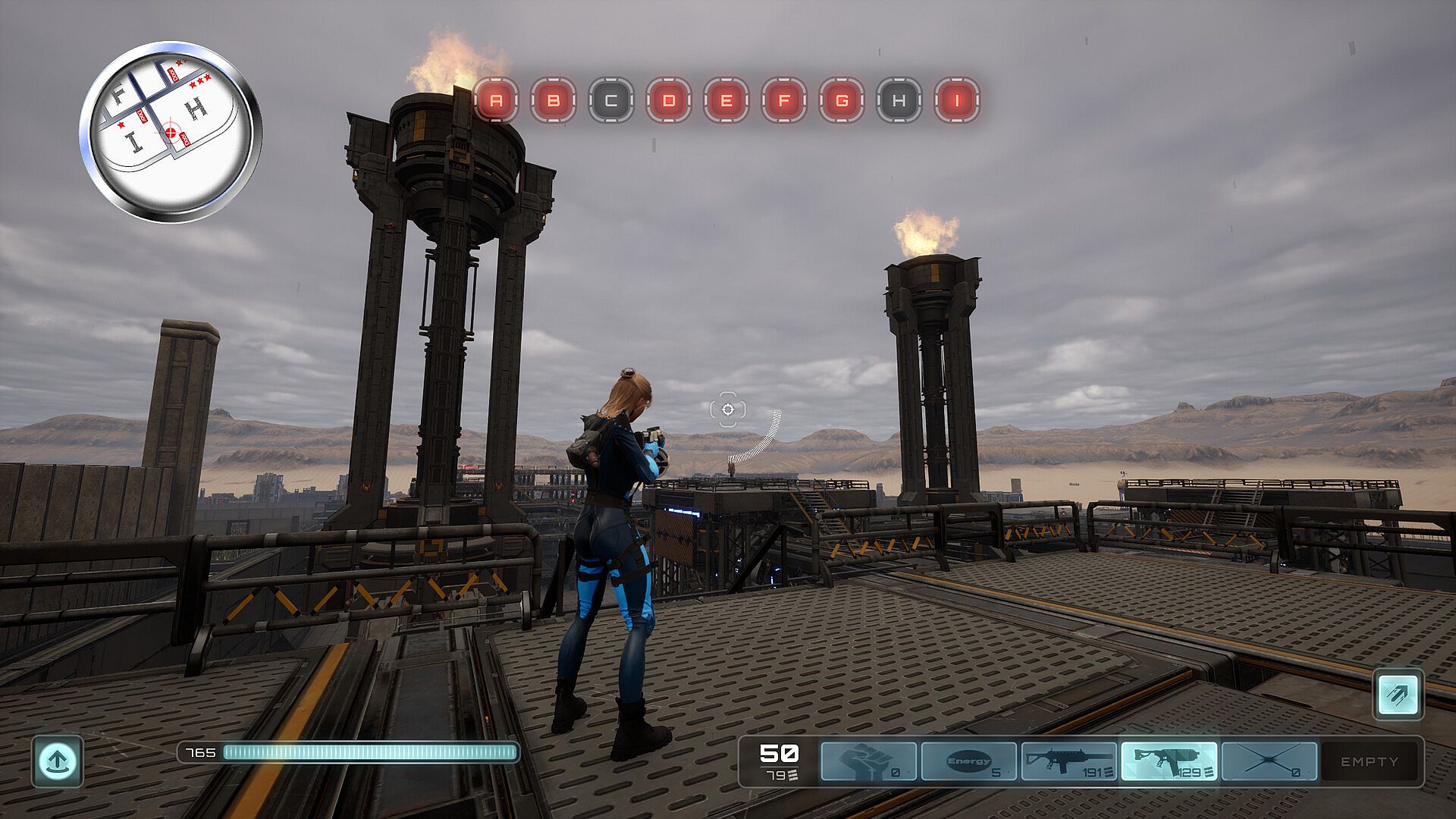Select zone indicator E
The image size is (1456, 819).
tap(726, 100)
